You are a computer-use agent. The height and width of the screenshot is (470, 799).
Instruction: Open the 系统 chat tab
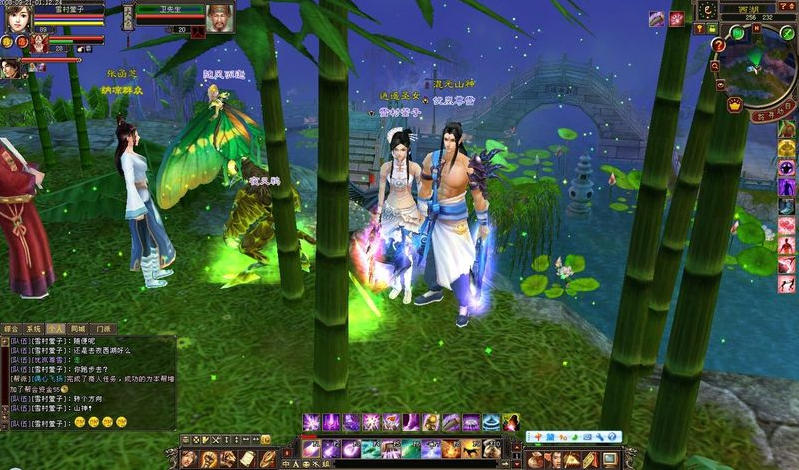point(34,328)
